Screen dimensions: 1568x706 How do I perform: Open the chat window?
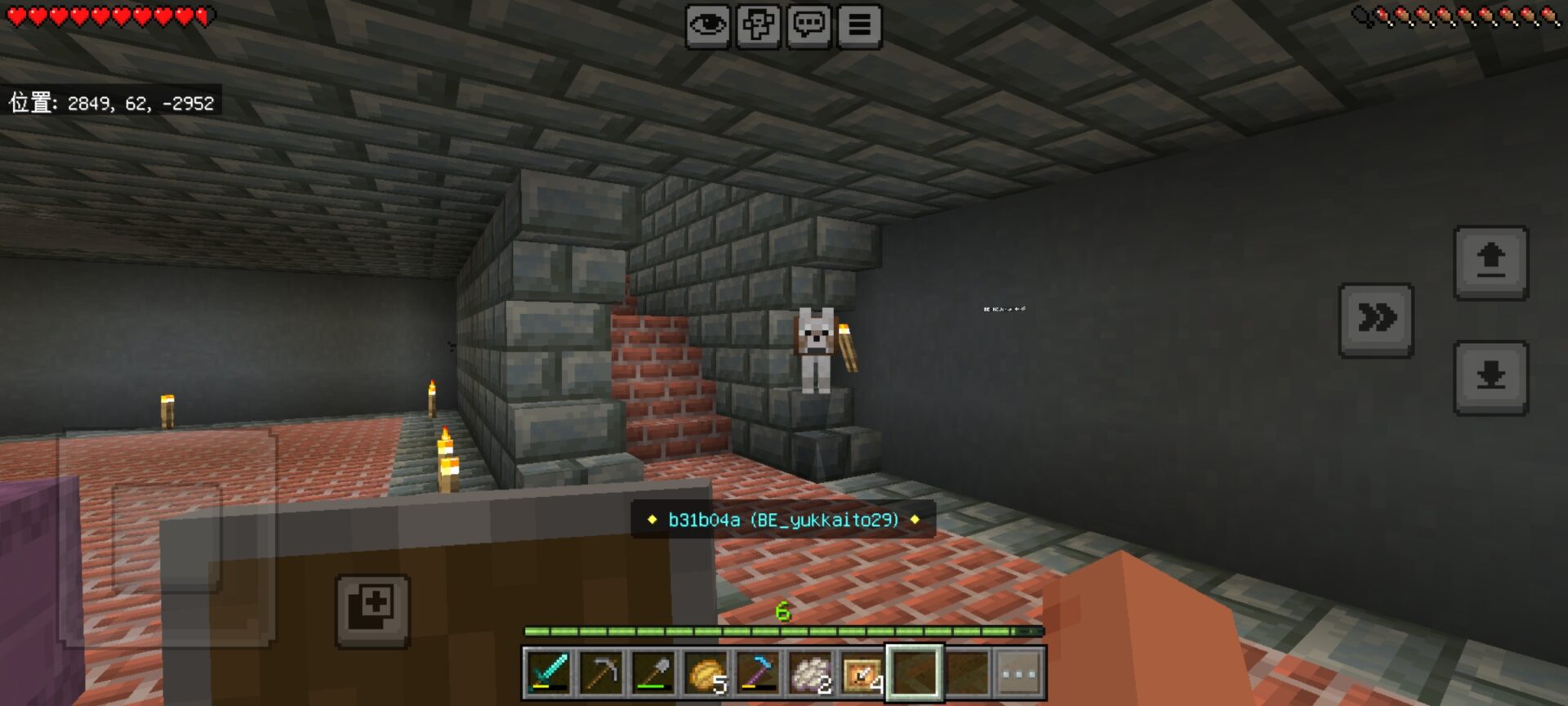[x=808, y=26]
